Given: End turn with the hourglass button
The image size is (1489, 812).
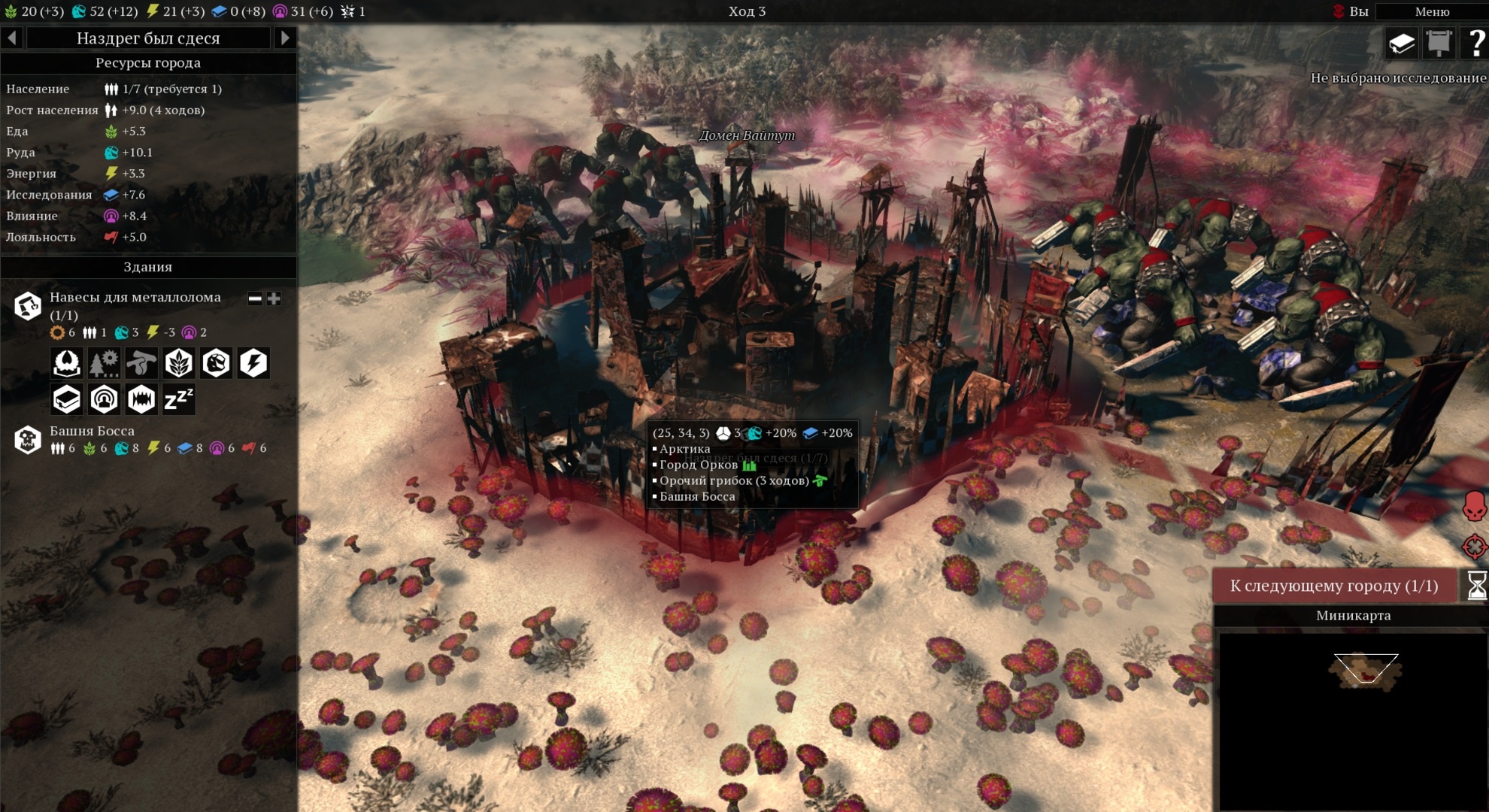Looking at the screenshot, I should pyautogui.click(x=1476, y=586).
